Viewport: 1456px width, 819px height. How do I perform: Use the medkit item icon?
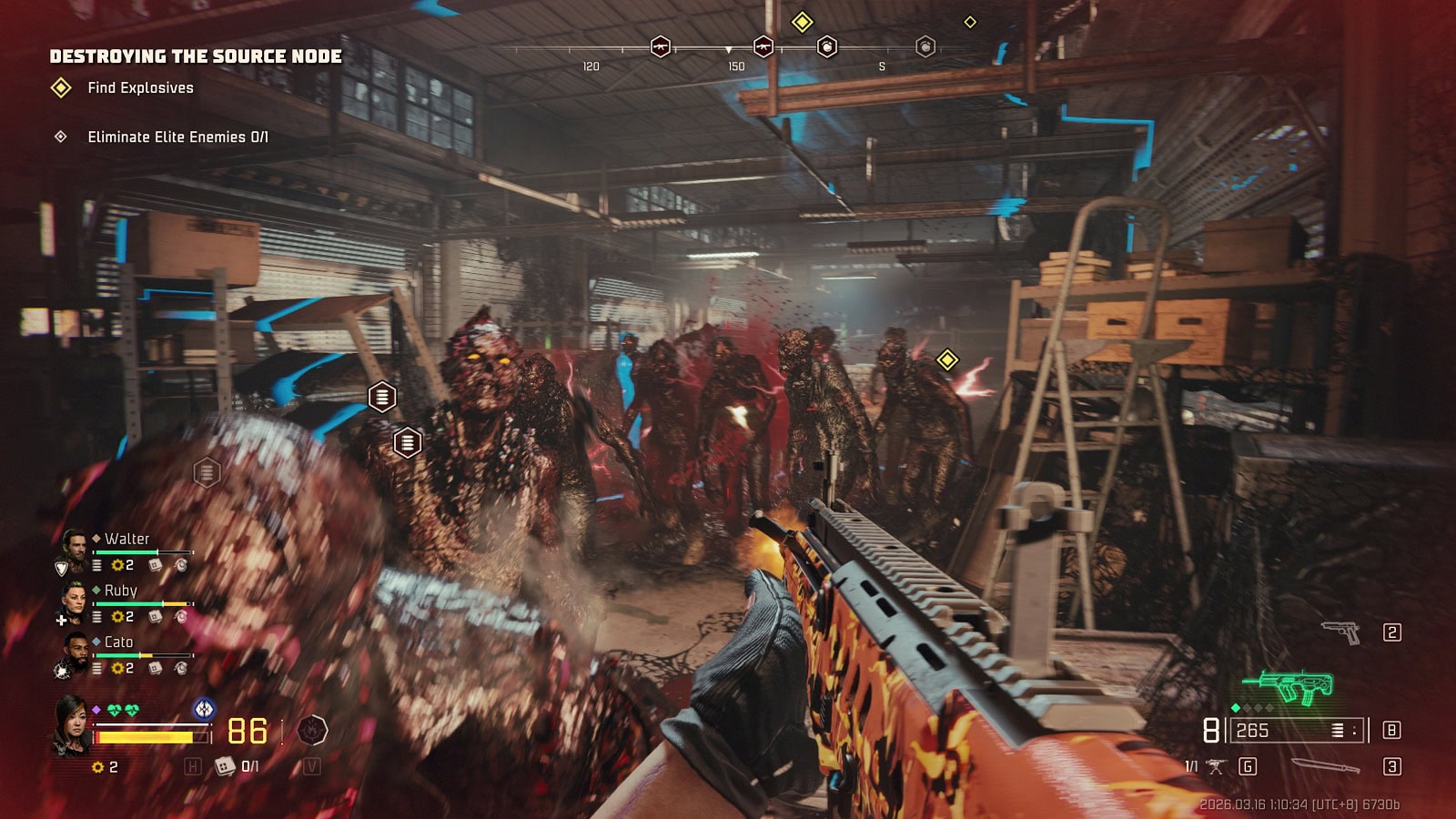click(x=224, y=767)
